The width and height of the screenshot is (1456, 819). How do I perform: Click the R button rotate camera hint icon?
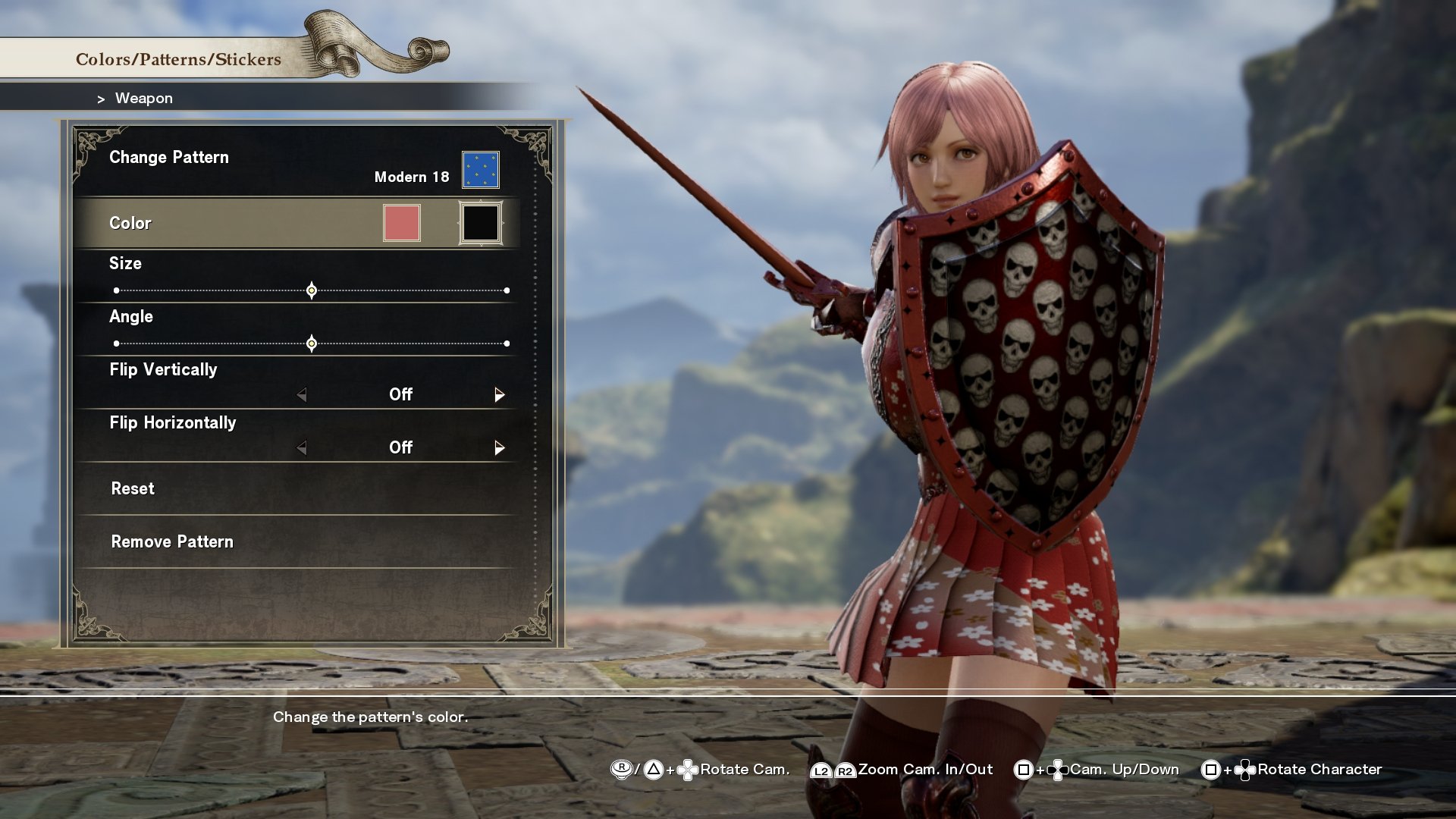tap(621, 769)
